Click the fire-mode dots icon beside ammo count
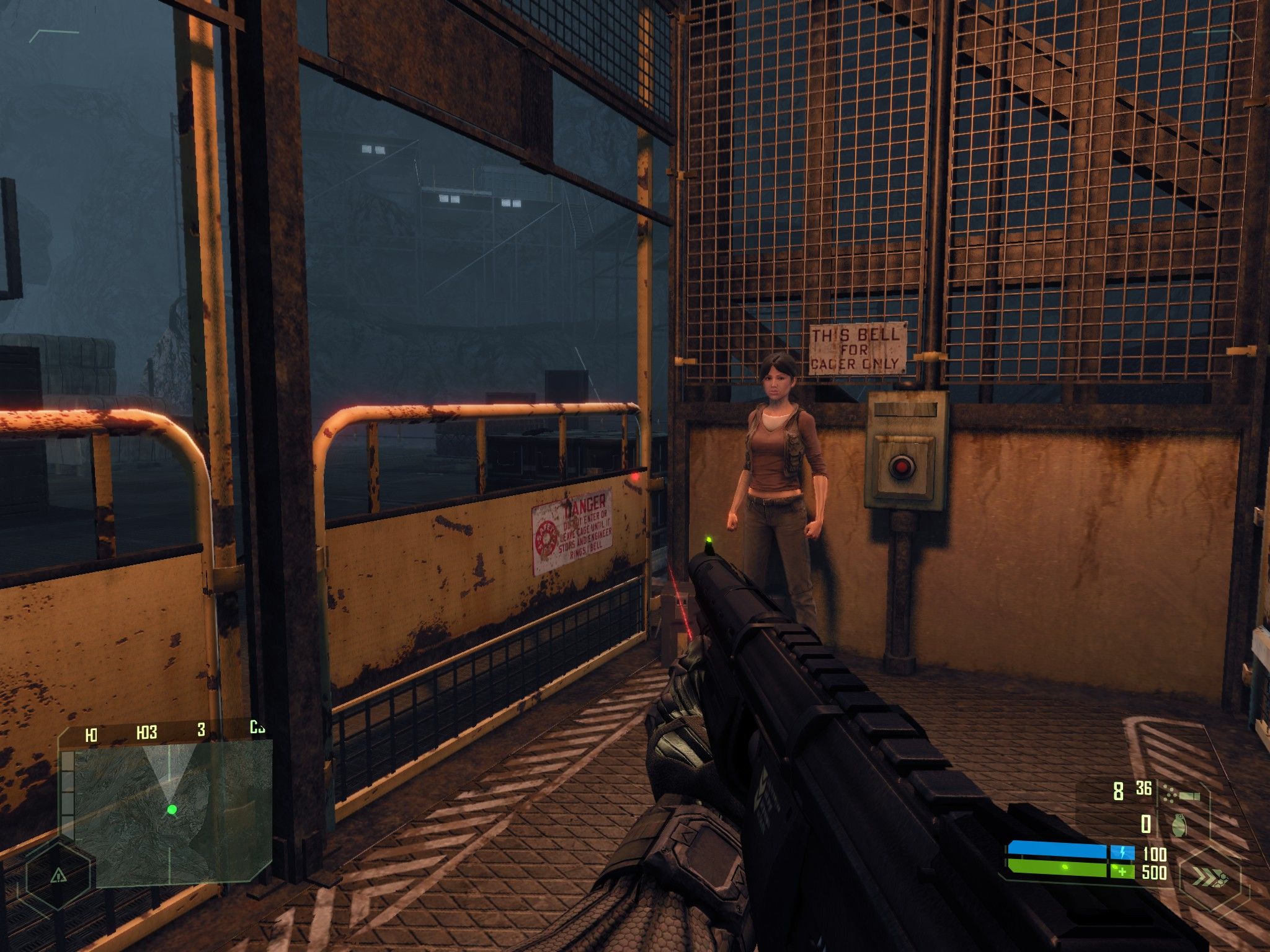 tap(1170, 793)
